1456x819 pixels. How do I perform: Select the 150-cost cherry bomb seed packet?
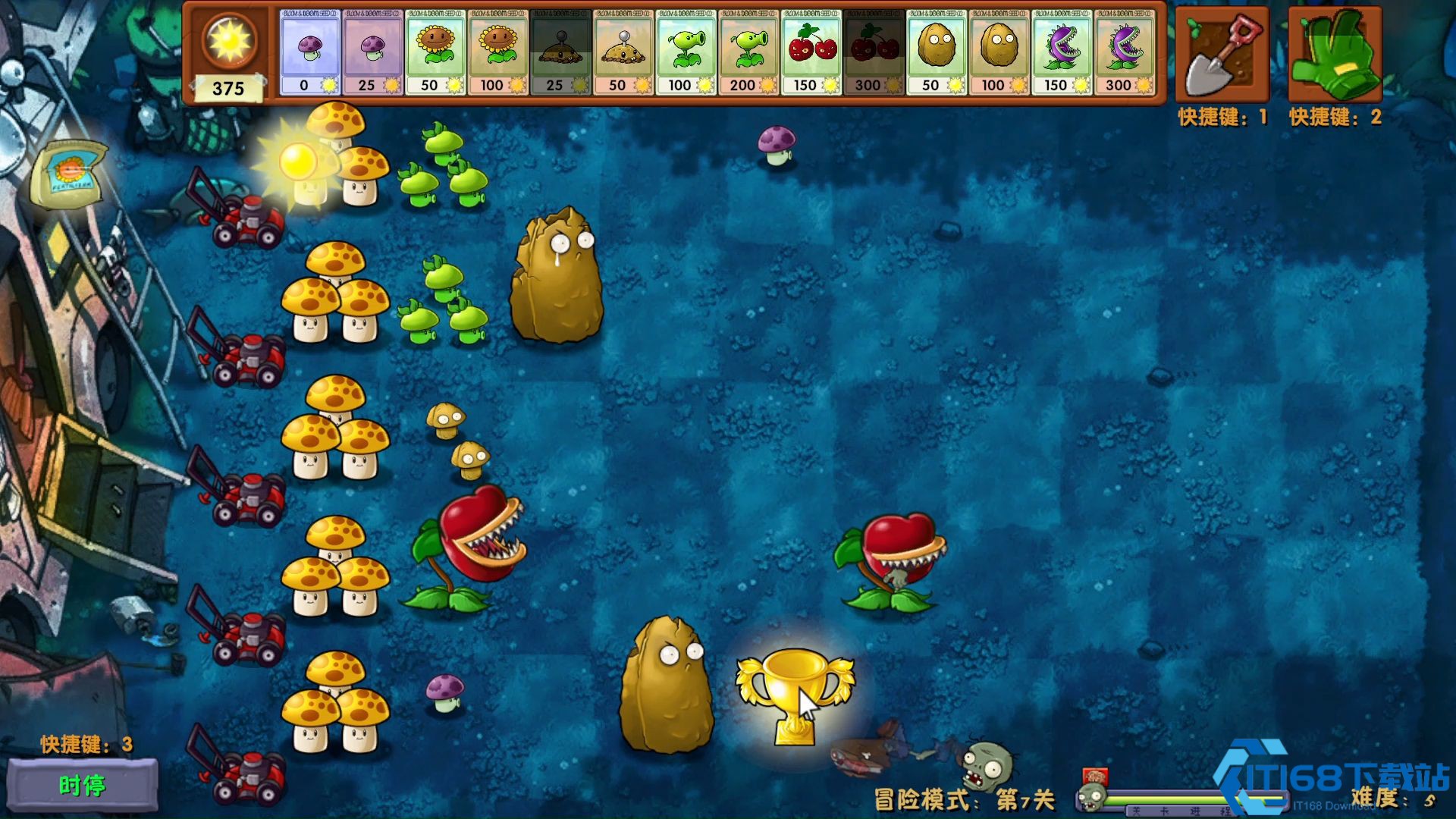(x=811, y=52)
